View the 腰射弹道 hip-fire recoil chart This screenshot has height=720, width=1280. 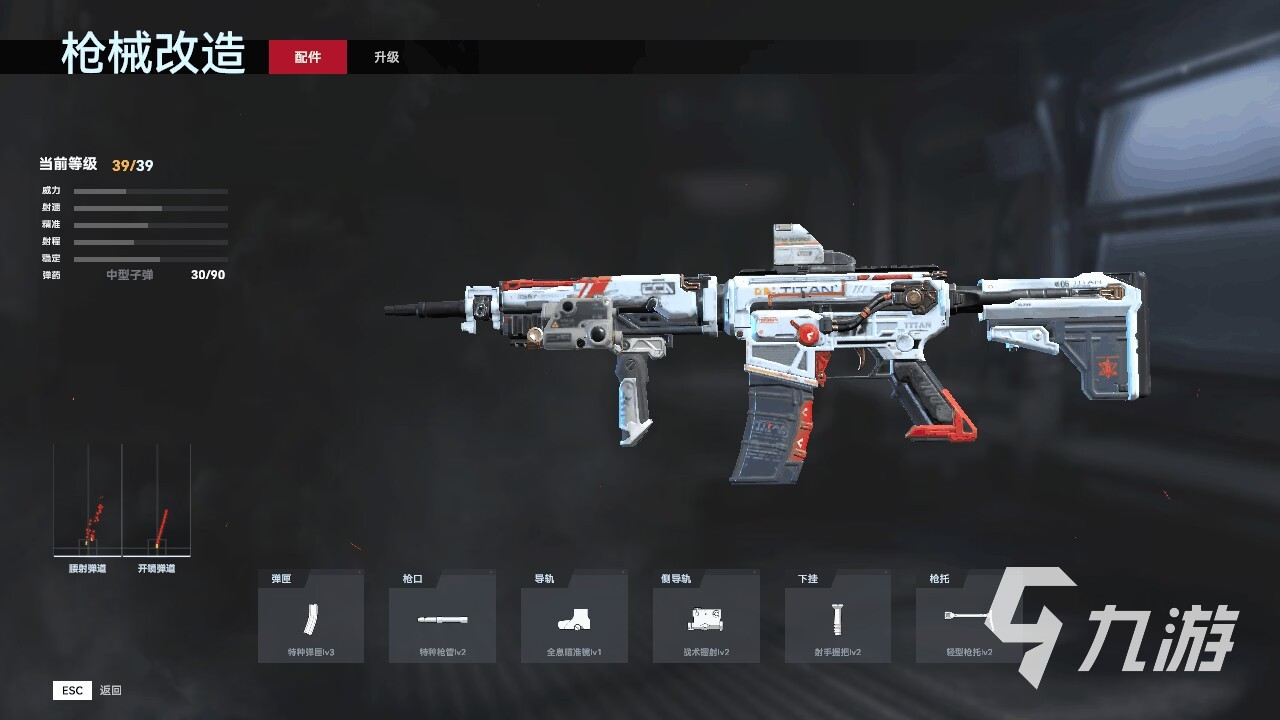coord(88,502)
